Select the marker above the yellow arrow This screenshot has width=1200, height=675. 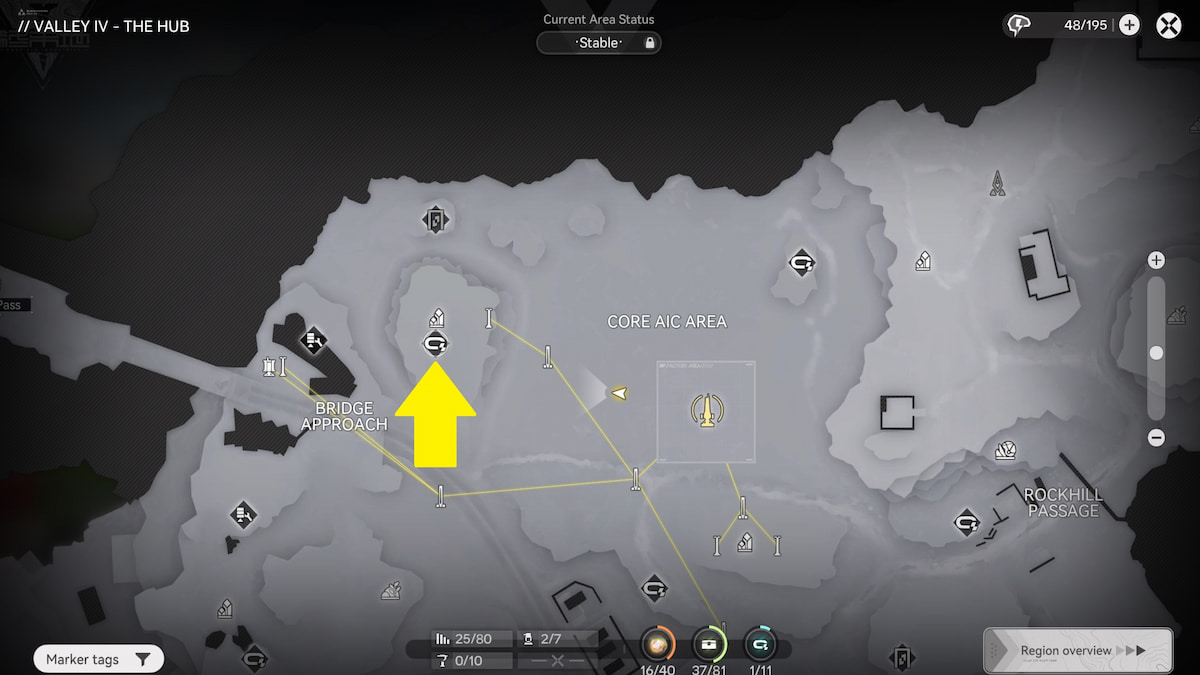(x=435, y=344)
